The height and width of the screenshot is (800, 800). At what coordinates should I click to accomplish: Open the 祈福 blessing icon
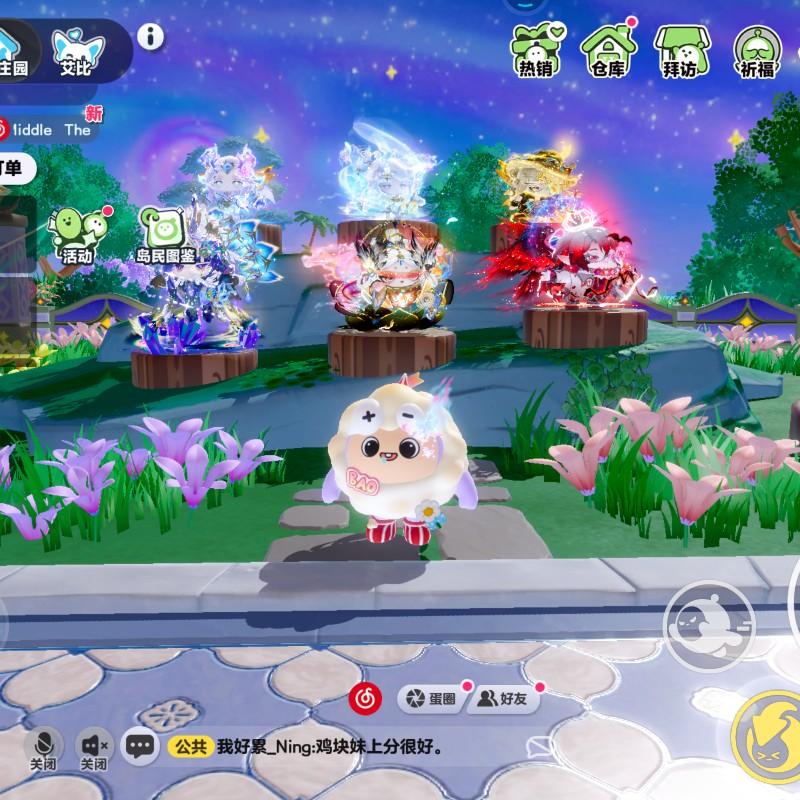(757, 50)
